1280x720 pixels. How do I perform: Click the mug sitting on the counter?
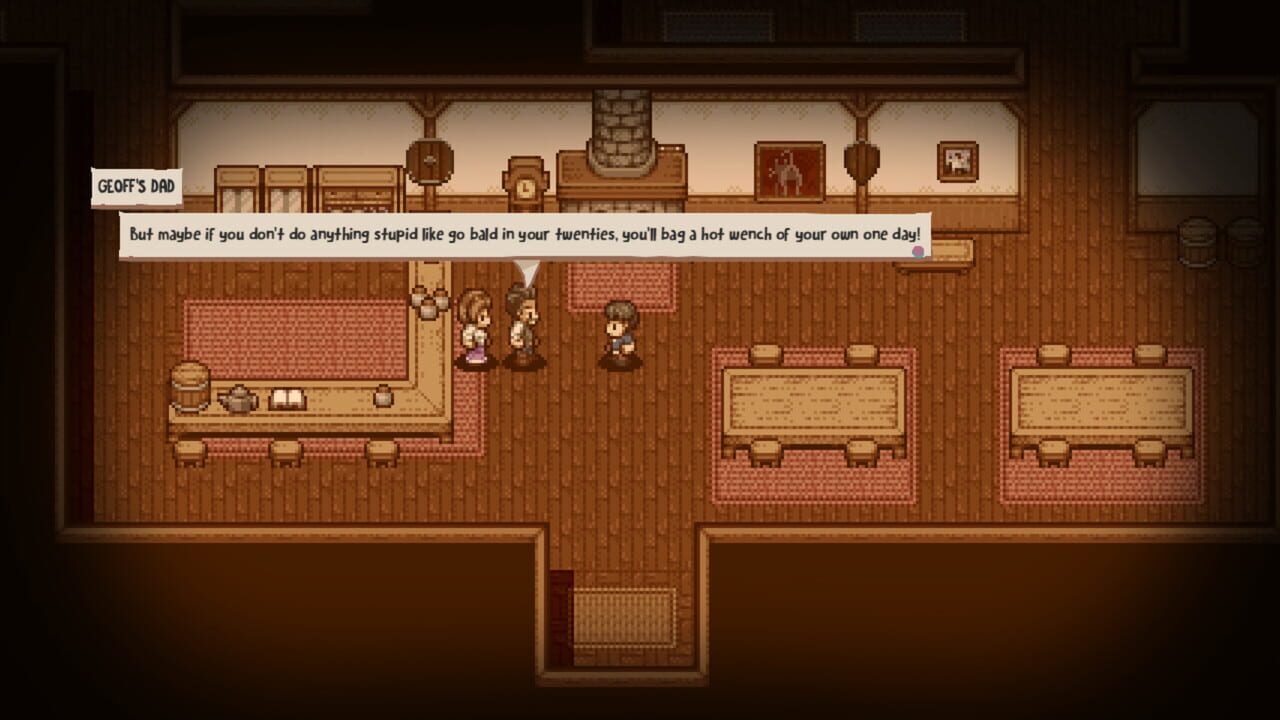point(383,396)
